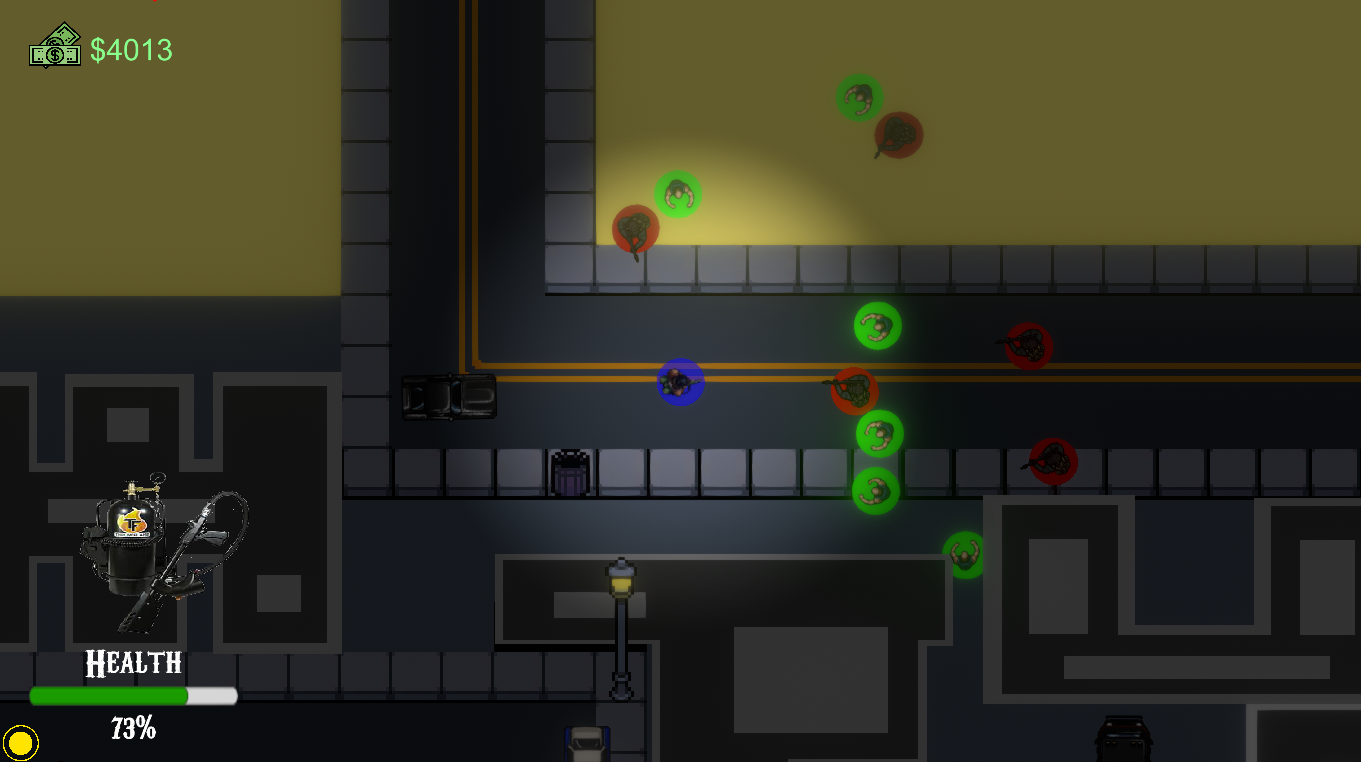Click the player character in the blue circle
1361x762 pixels.
click(681, 382)
